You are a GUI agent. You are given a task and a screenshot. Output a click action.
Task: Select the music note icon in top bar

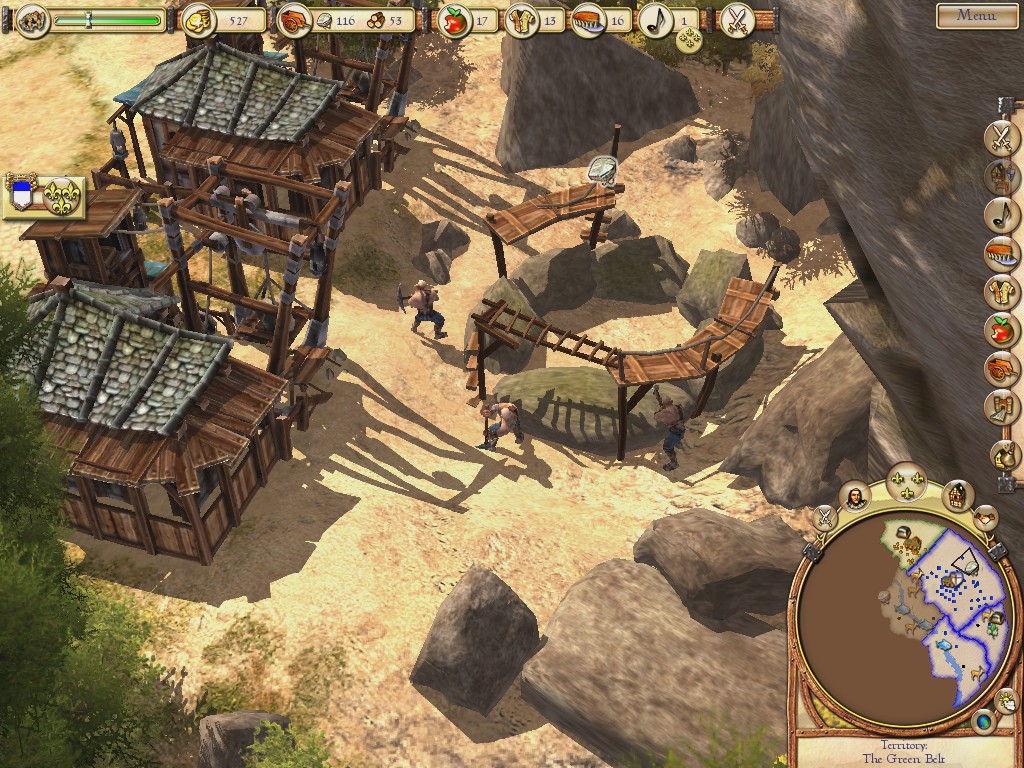(655, 20)
